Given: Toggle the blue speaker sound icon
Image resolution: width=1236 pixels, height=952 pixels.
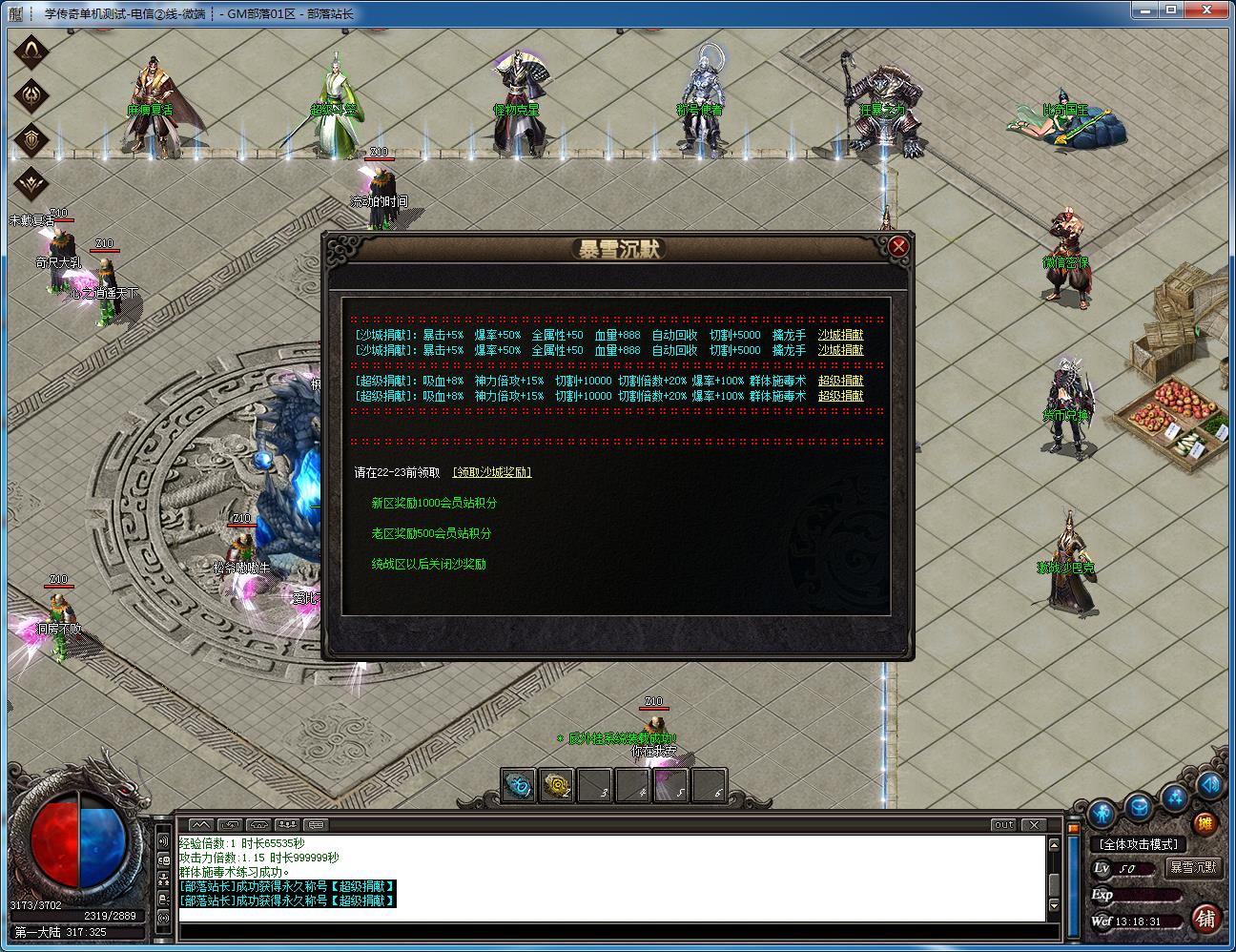Looking at the screenshot, I should click(1208, 785).
